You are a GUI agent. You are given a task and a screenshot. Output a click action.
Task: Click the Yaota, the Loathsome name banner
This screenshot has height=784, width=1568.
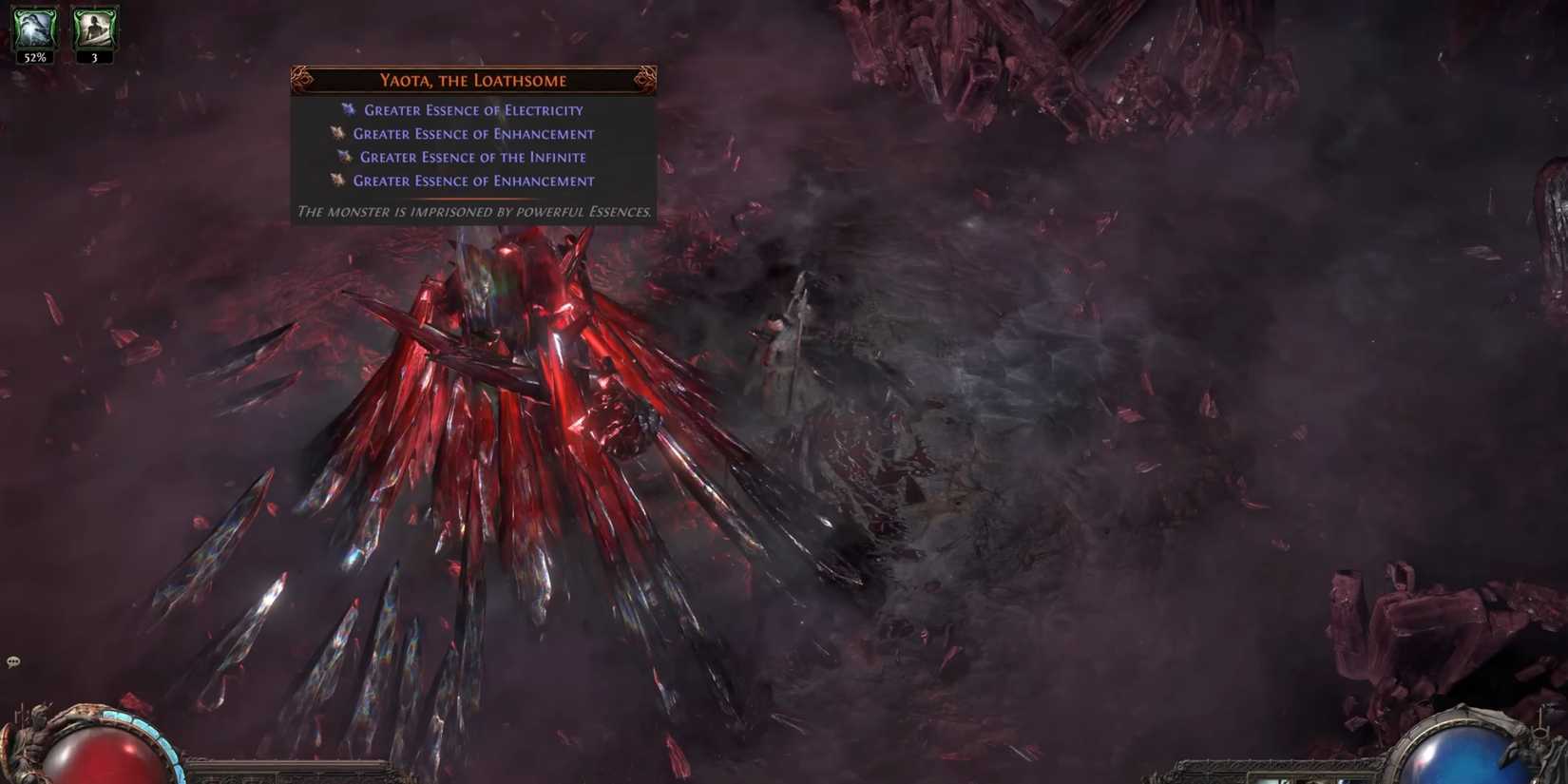pyautogui.click(x=472, y=80)
